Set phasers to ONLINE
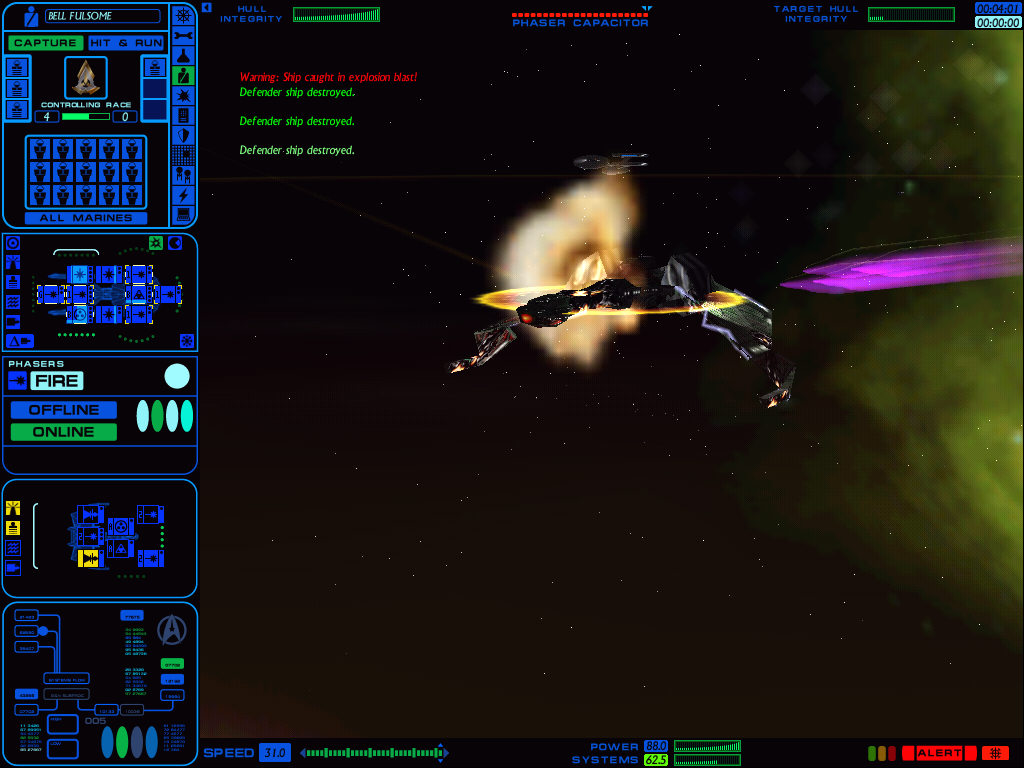 tap(62, 432)
